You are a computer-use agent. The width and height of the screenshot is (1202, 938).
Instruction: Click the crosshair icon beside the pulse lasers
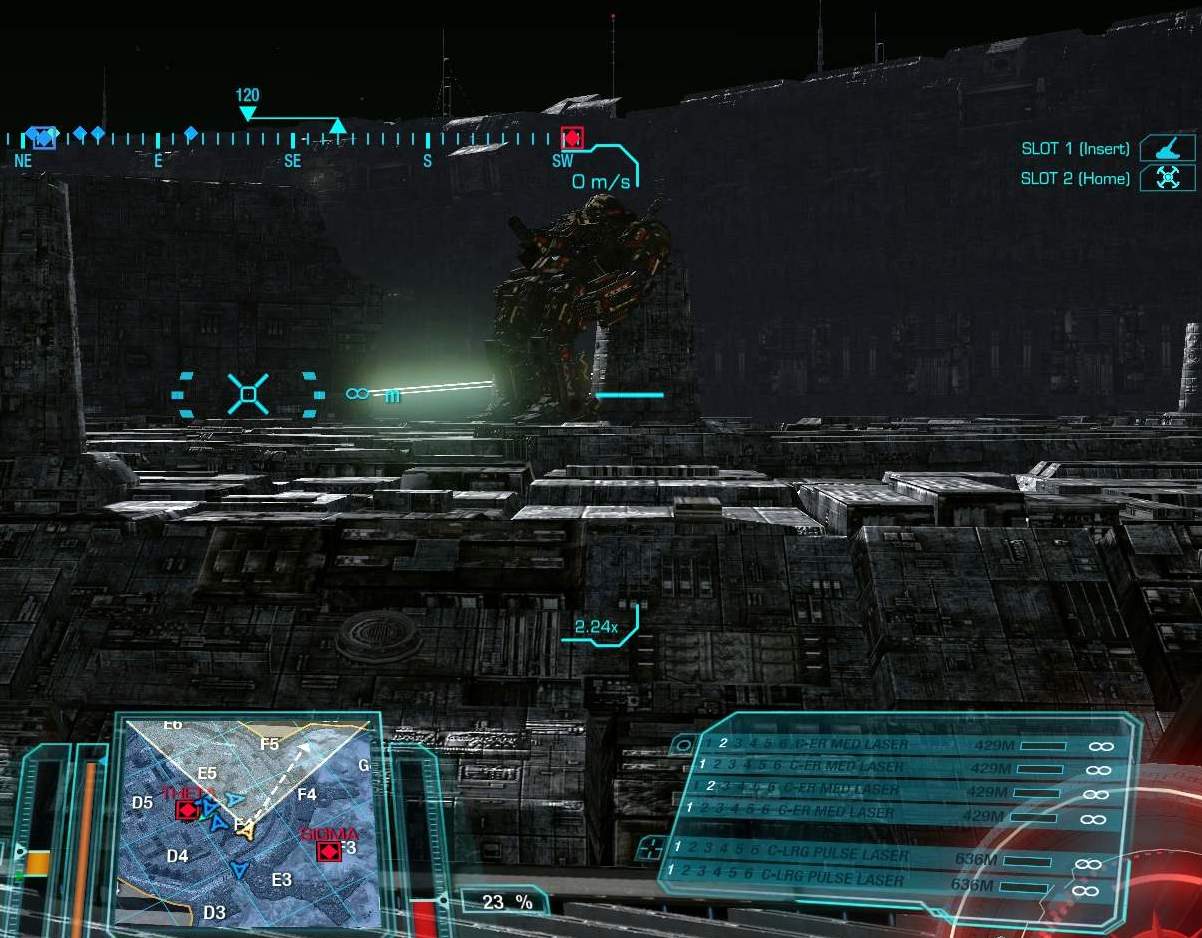coord(651,847)
